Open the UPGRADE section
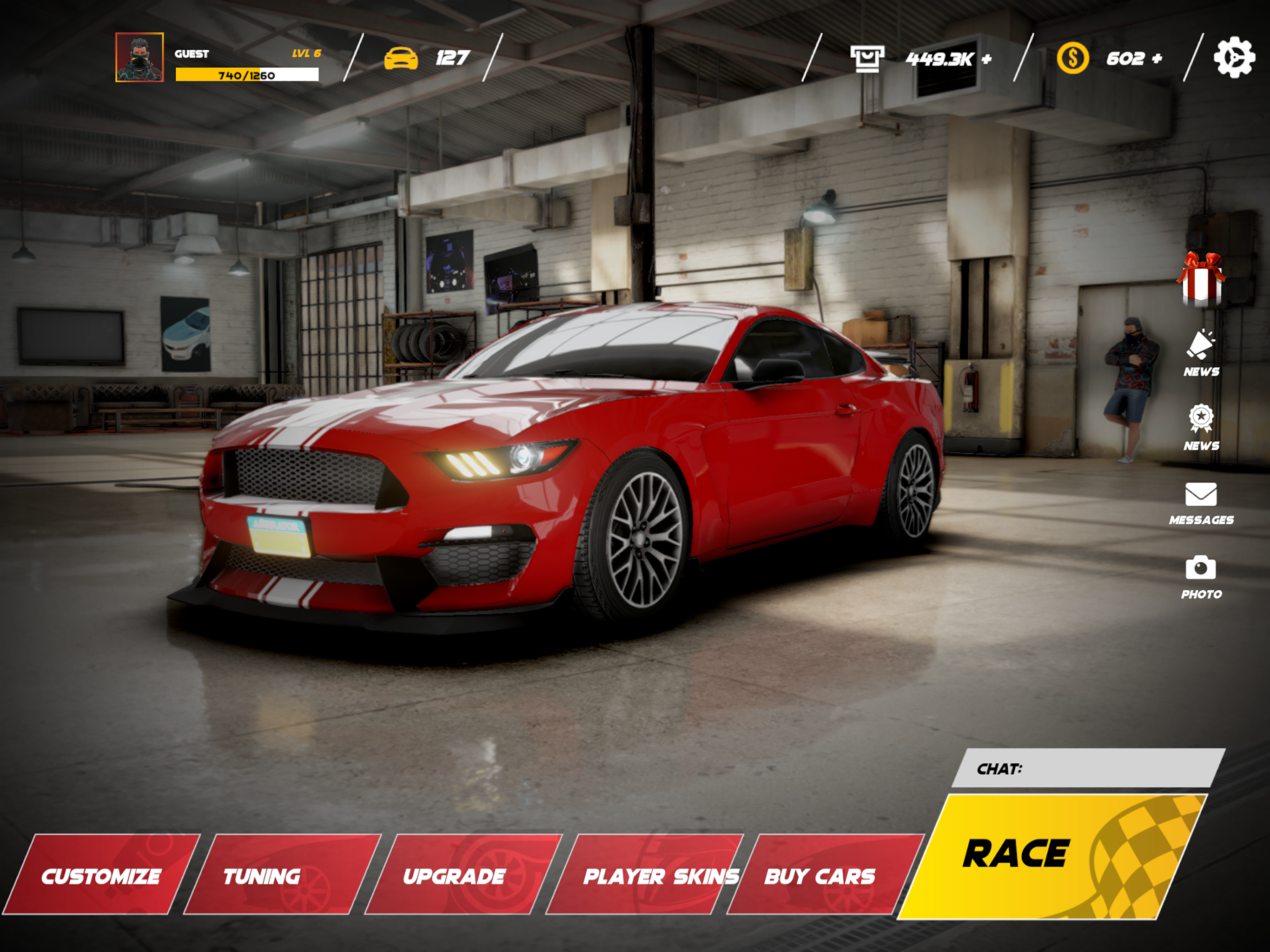The image size is (1270, 952). pyautogui.click(x=454, y=877)
